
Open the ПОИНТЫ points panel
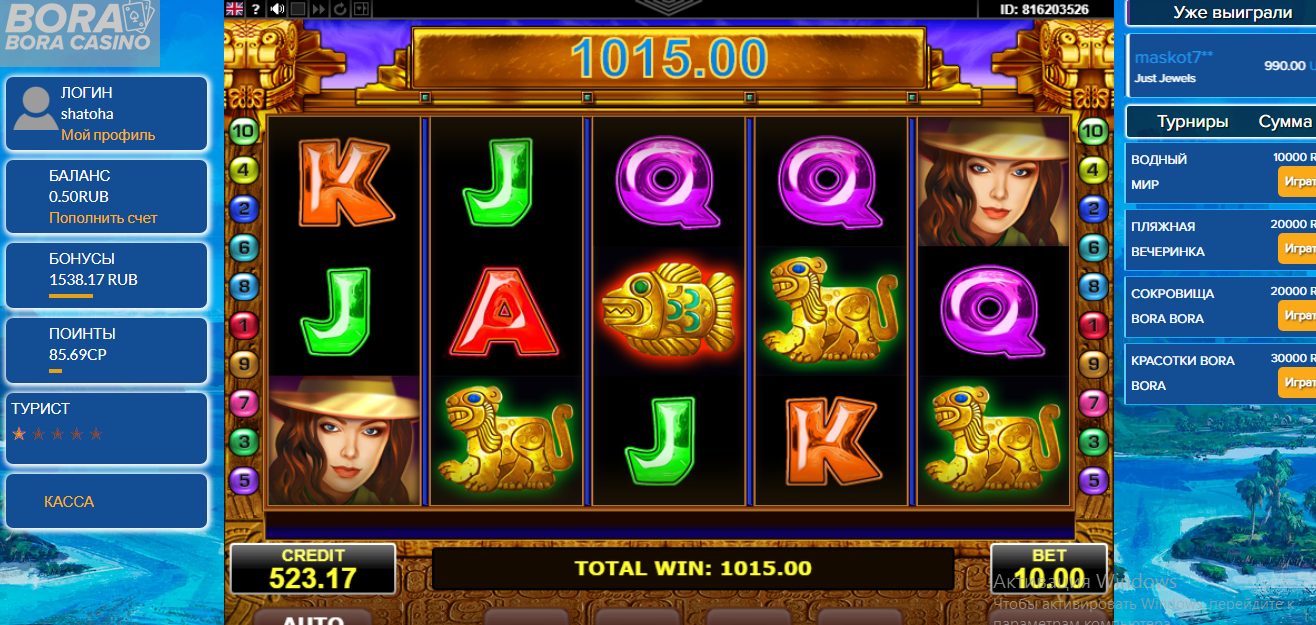(x=106, y=344)
